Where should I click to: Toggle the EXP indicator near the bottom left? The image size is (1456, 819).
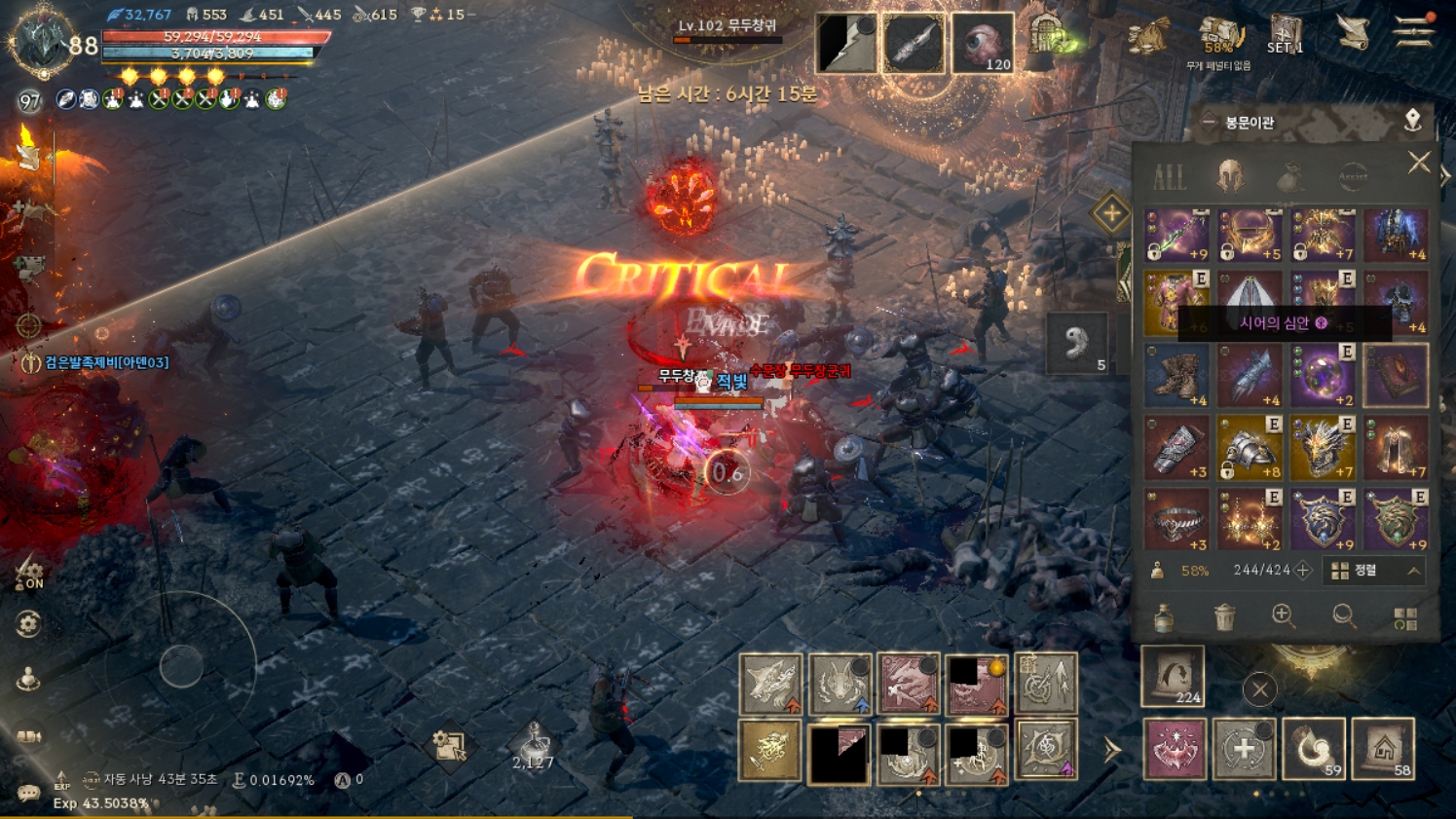tap(61, 780)
